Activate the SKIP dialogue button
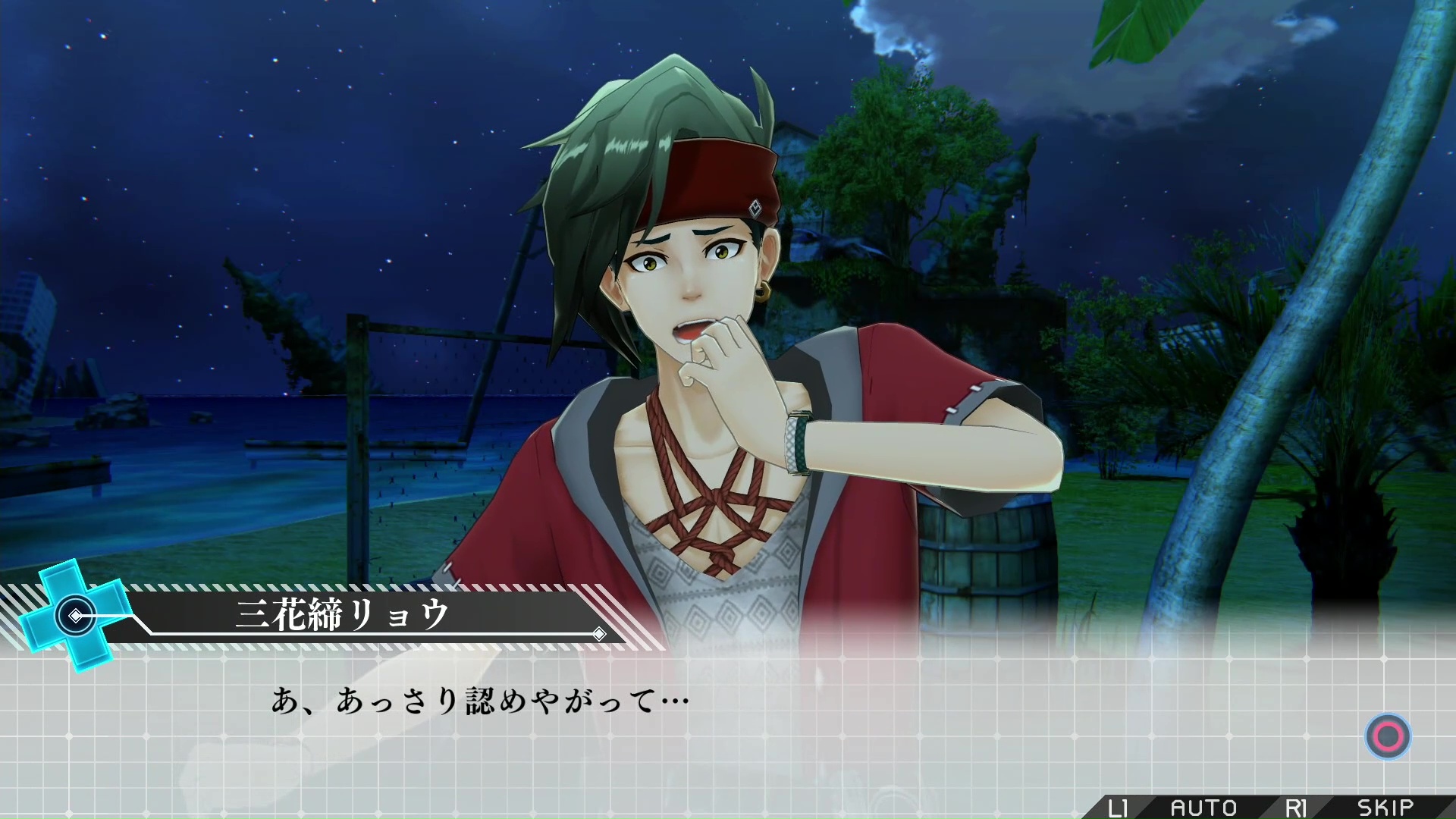The width and height of the screenshot is (1456, 819). [x=1385, y=808]
